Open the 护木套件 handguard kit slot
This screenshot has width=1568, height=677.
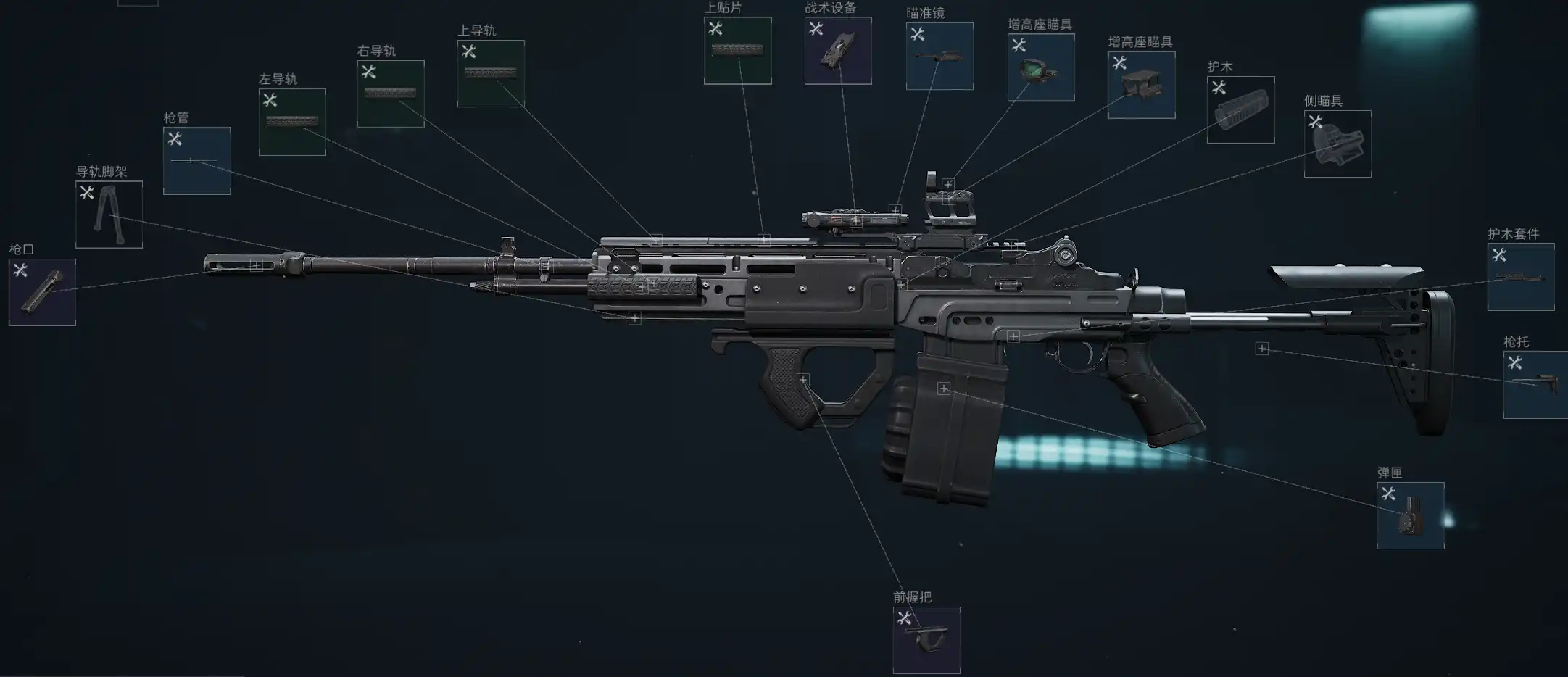[1521, 277]
